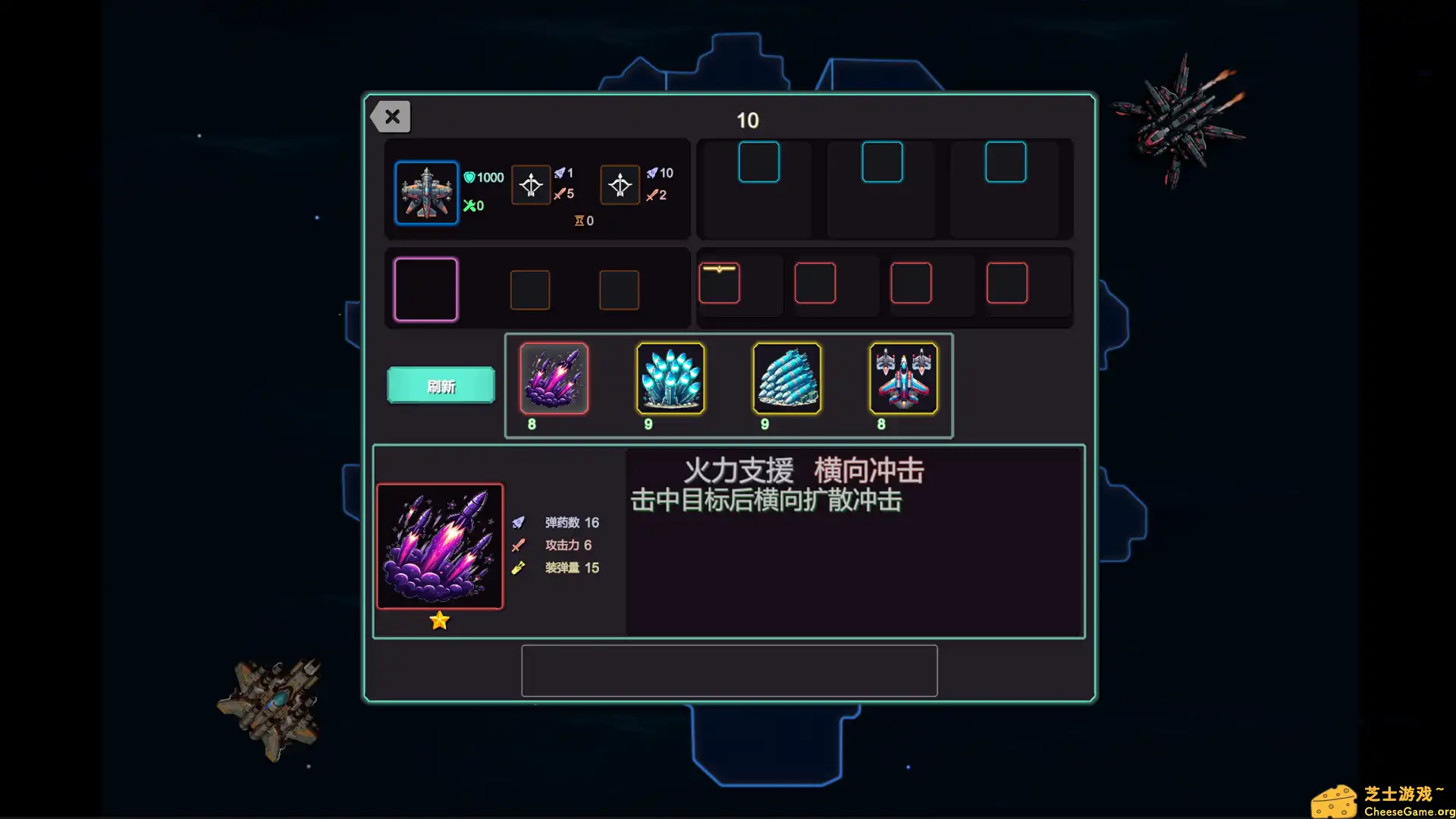This screenshot has width=1456, height=819.
Task: Select the second crossbow weapon slot
Action: (x=620, y=184)
